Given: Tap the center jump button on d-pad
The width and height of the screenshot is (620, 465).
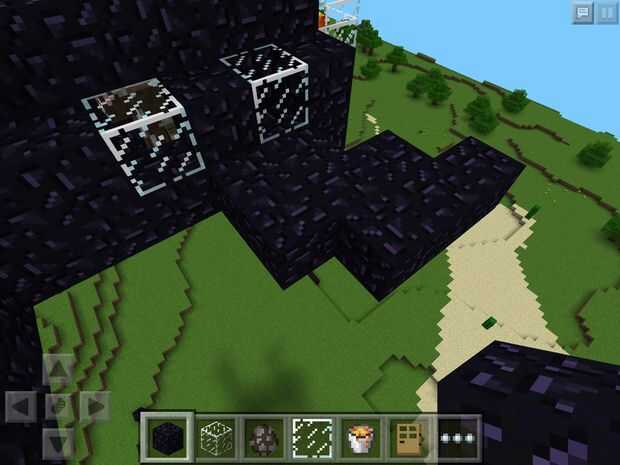Looking at the screenshot, I should (x=58, y=407).
